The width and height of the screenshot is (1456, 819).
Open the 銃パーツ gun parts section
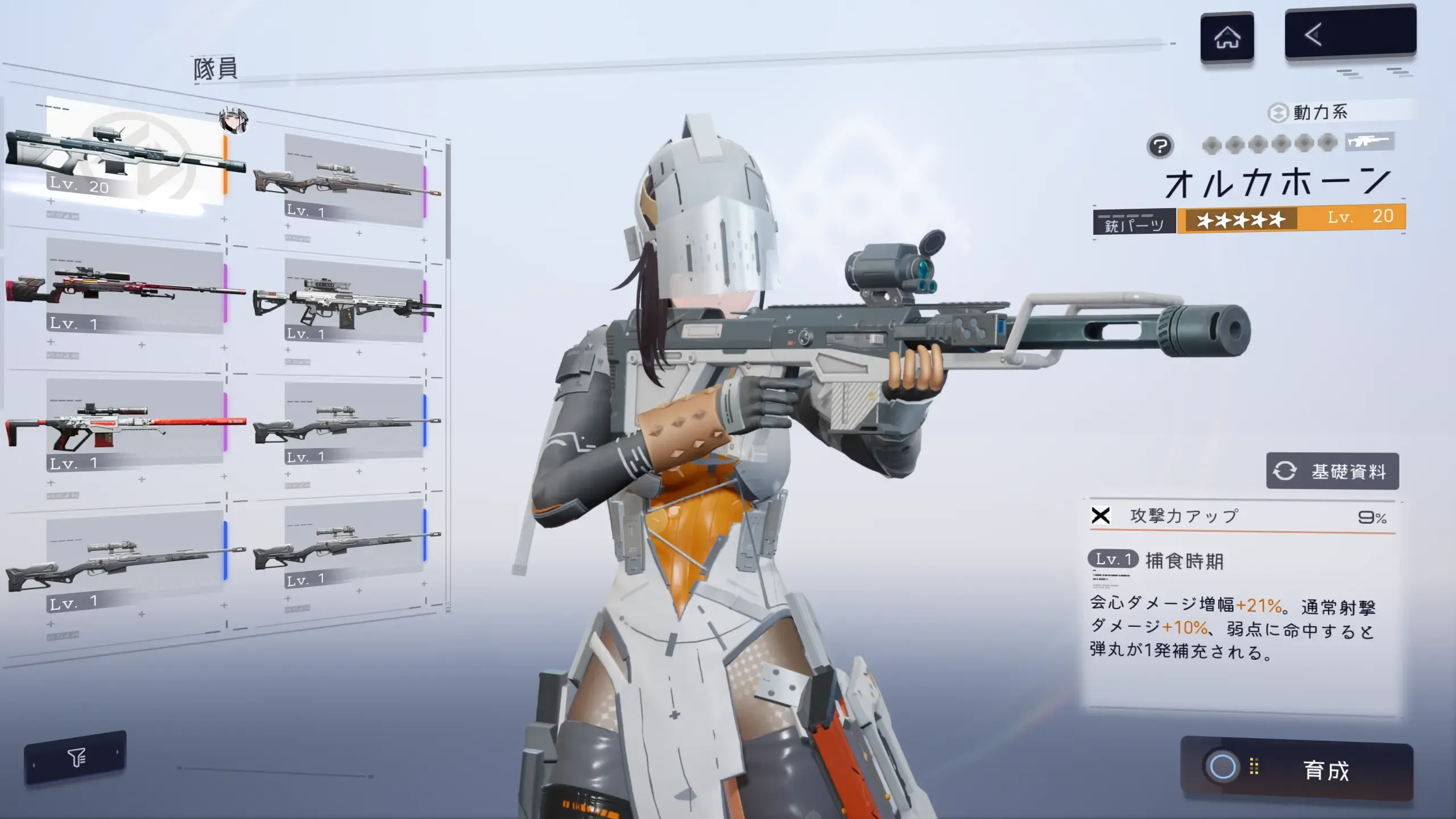pyautogui.click(x=1134, y=223)
